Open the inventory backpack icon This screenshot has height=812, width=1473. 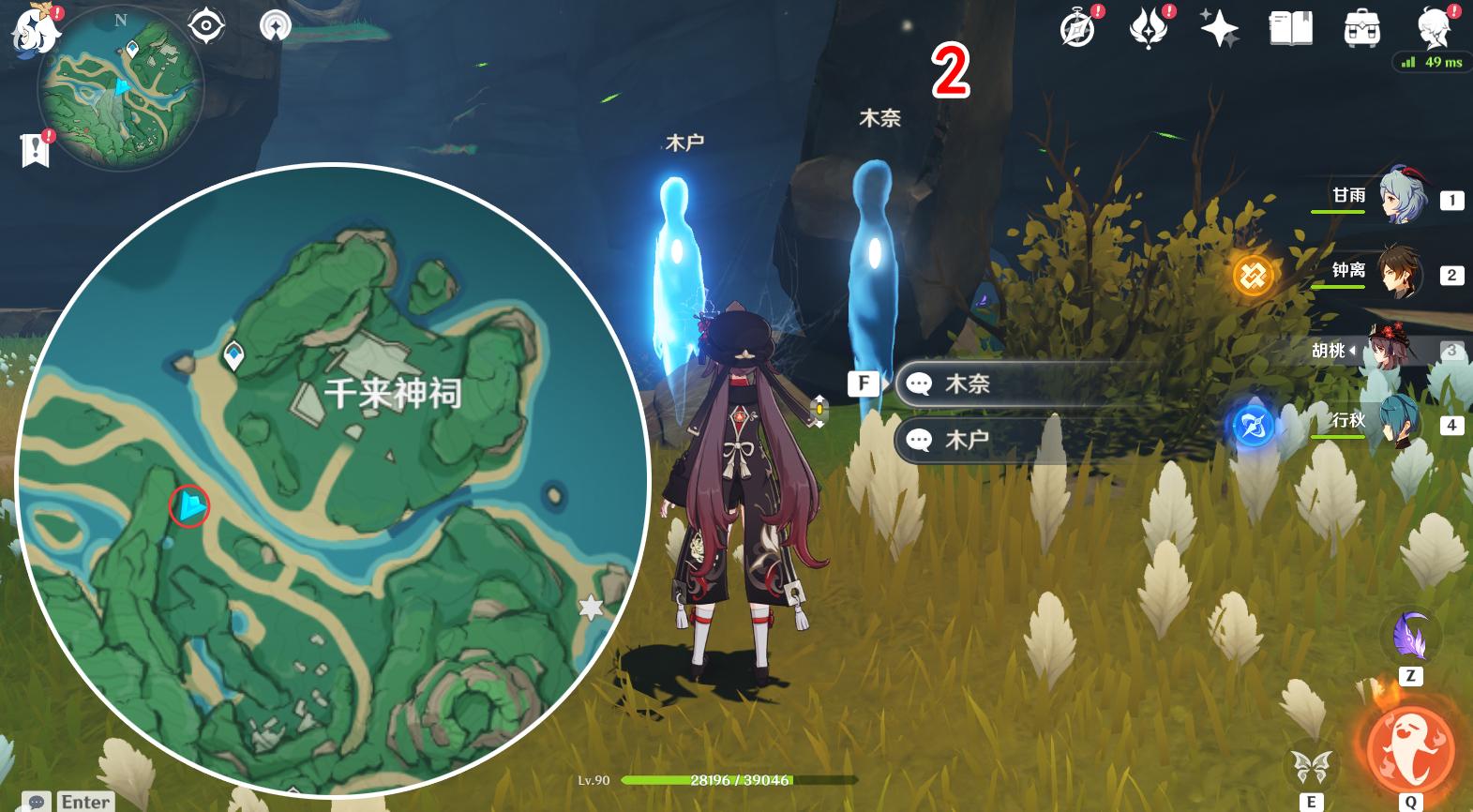click(x=1361, y=28)
